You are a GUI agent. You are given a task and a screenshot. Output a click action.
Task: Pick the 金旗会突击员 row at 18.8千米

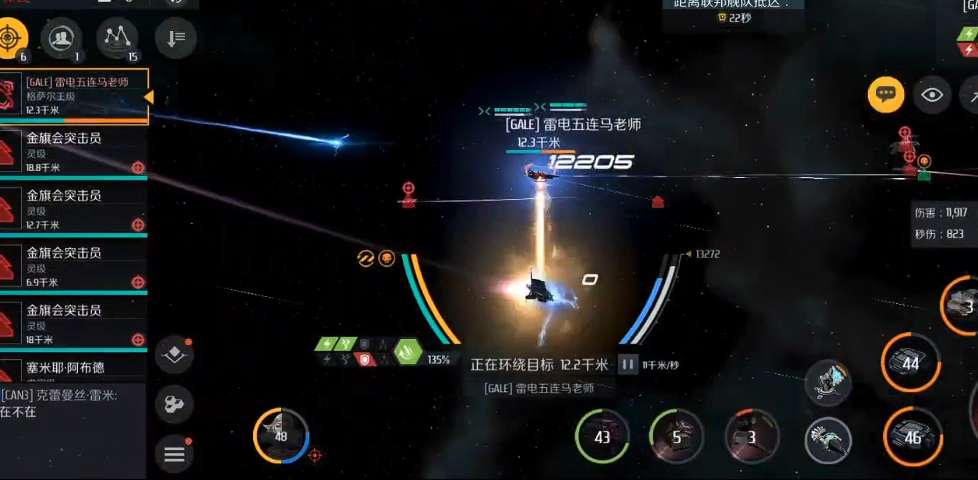74,153
